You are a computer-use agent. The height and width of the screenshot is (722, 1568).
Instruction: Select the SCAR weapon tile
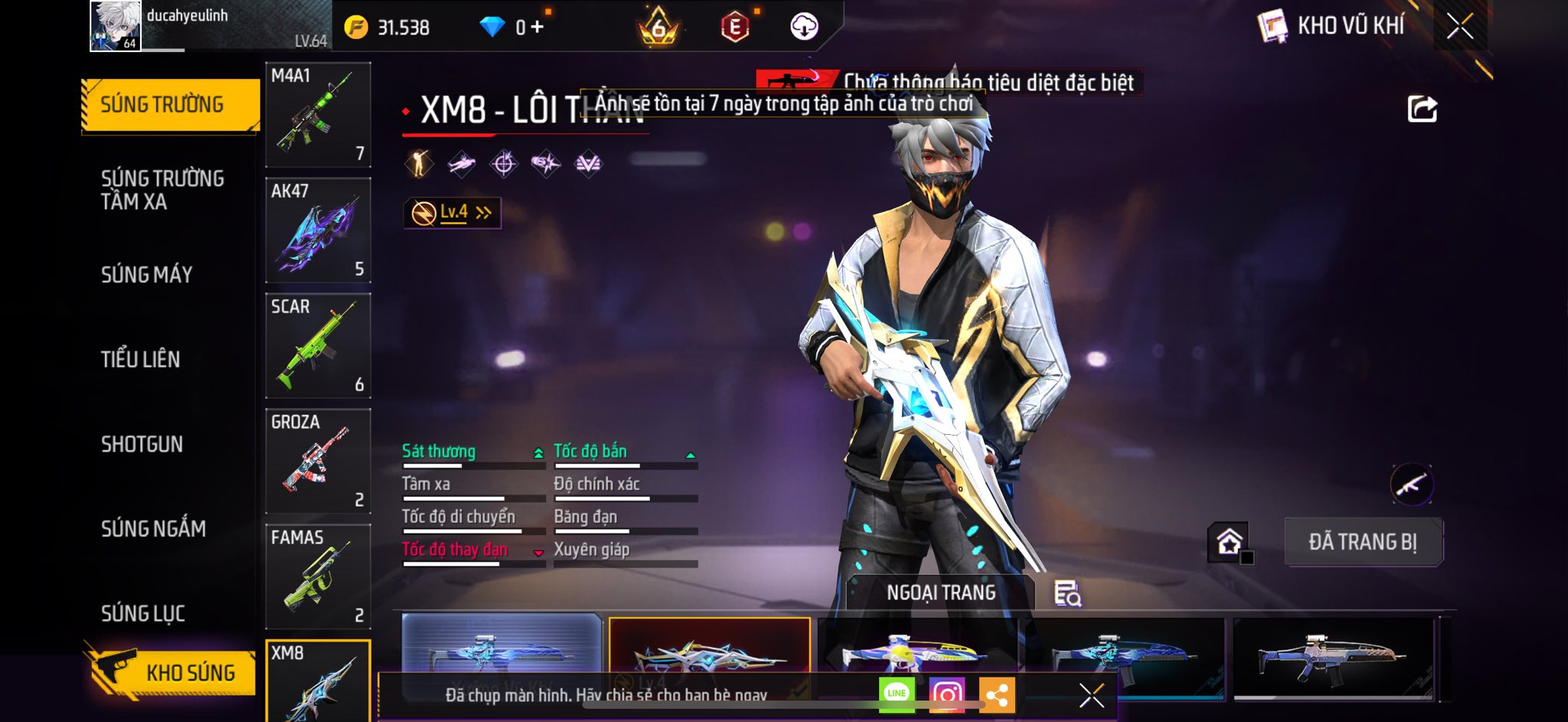coord(318,345)
